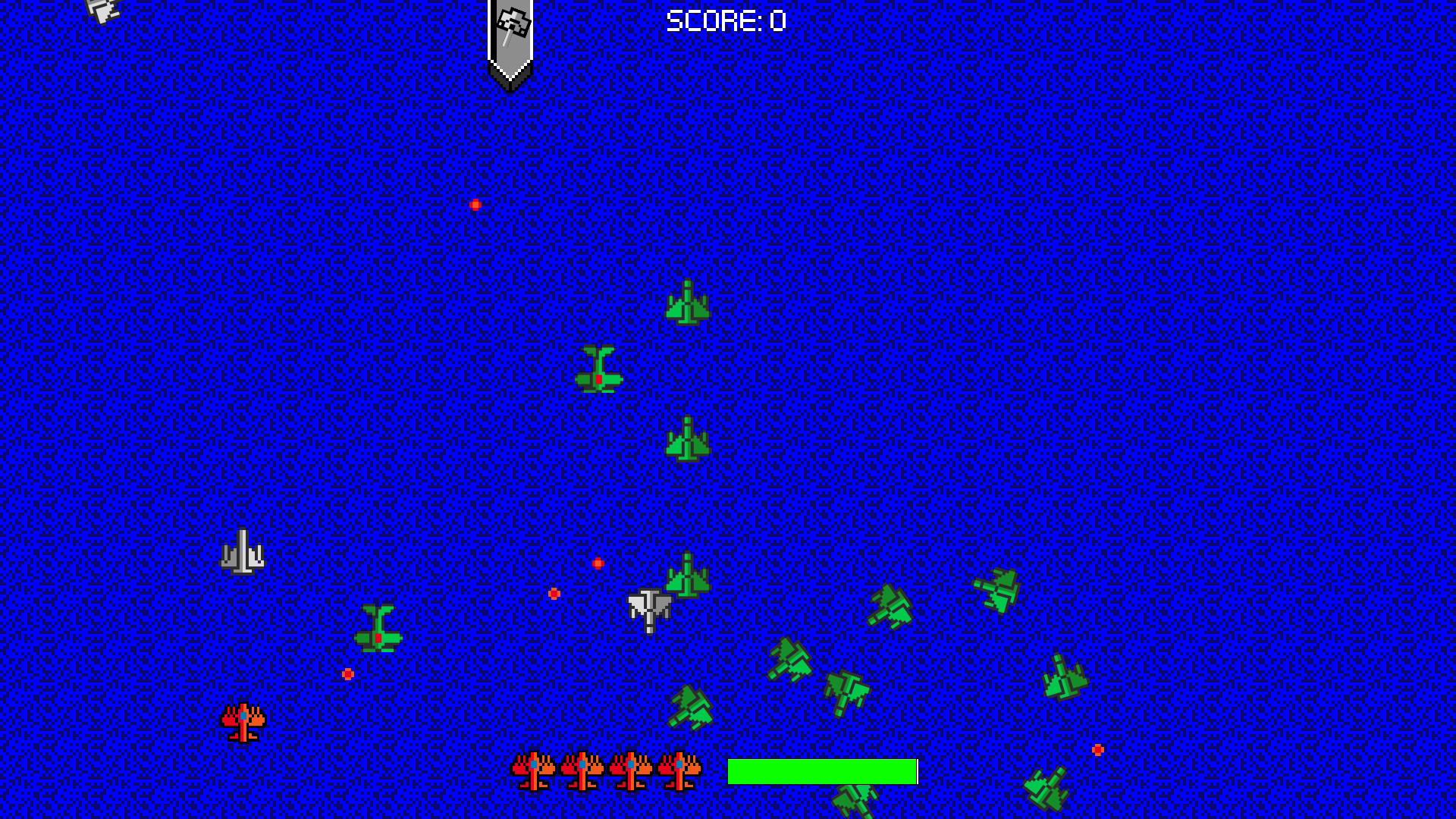Click the red bullet near the top
The image size is (1456, 819).
click(x=475, y=202)
